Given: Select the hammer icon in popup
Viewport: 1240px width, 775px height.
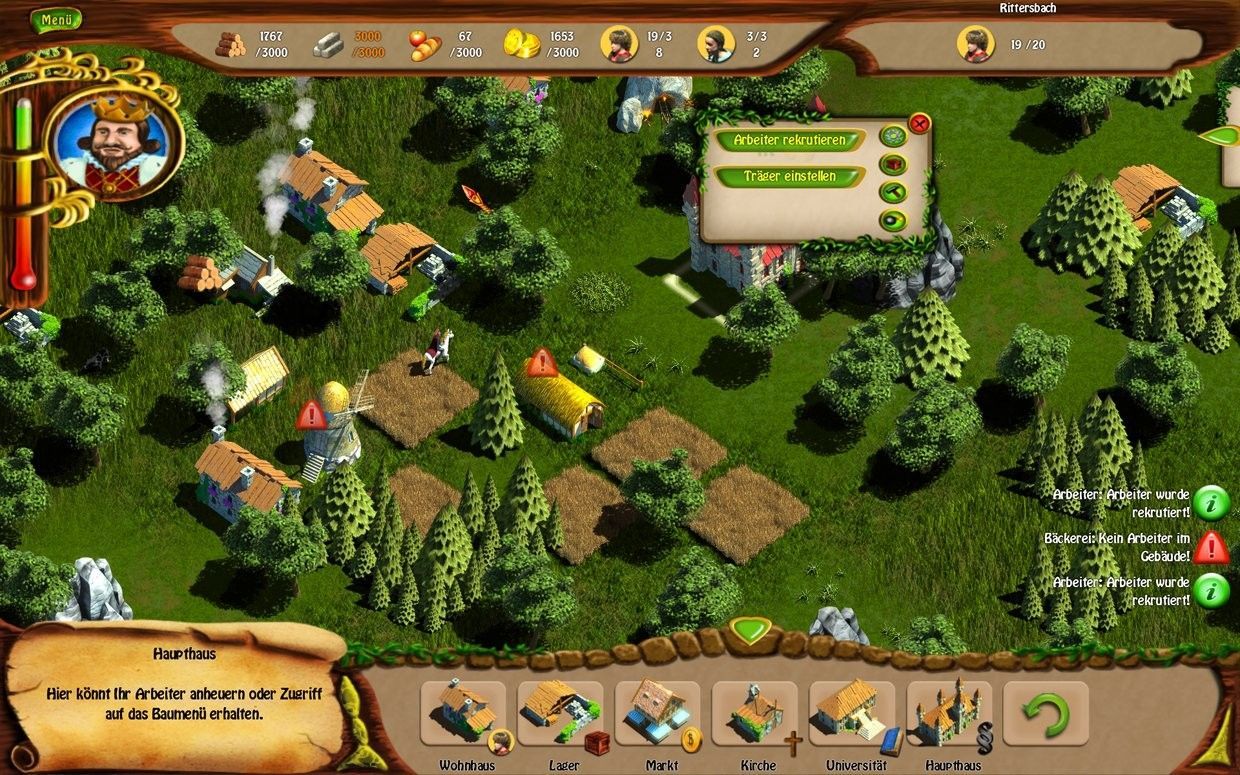Looking at the screenshot, I should (892, 192).
